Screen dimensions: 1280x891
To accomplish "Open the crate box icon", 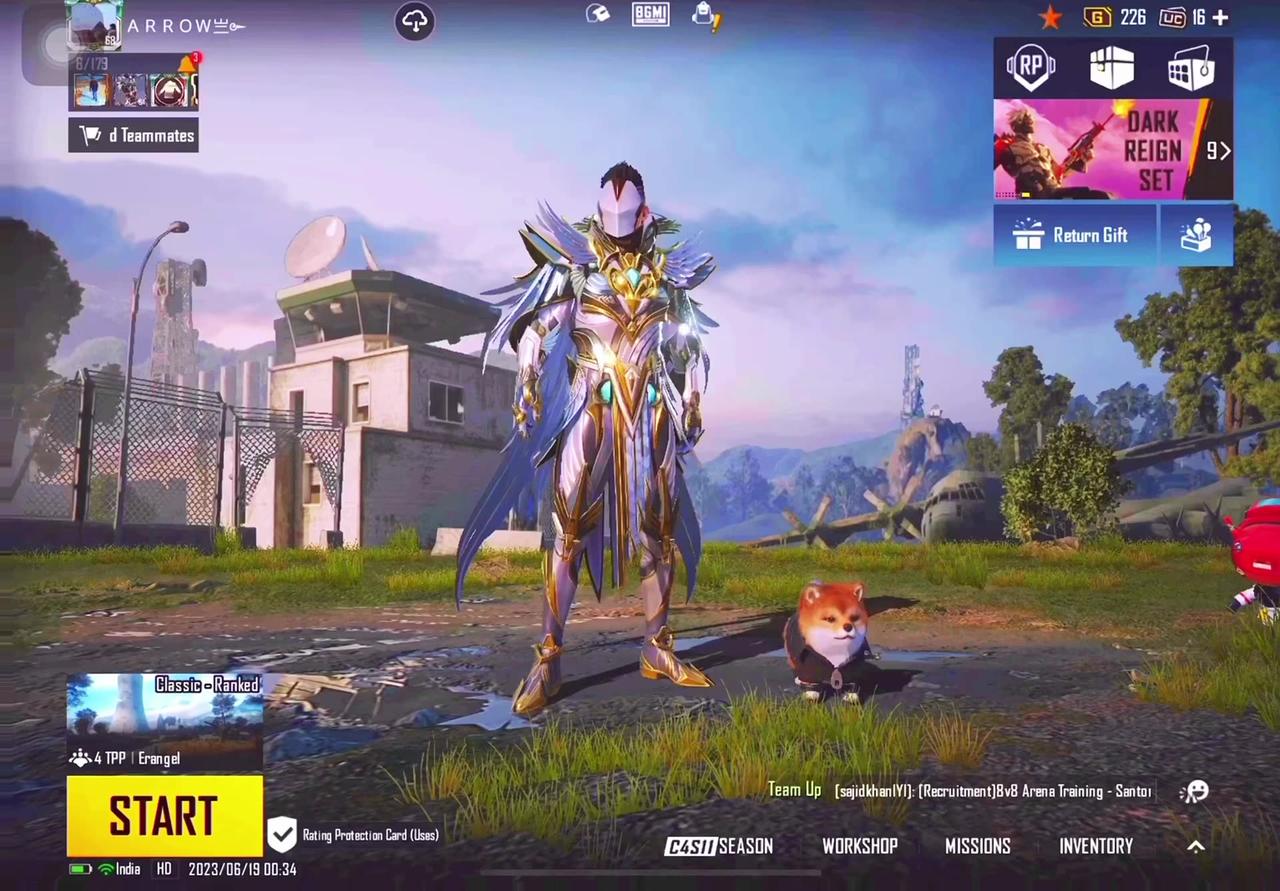I will click(1111, 68).
